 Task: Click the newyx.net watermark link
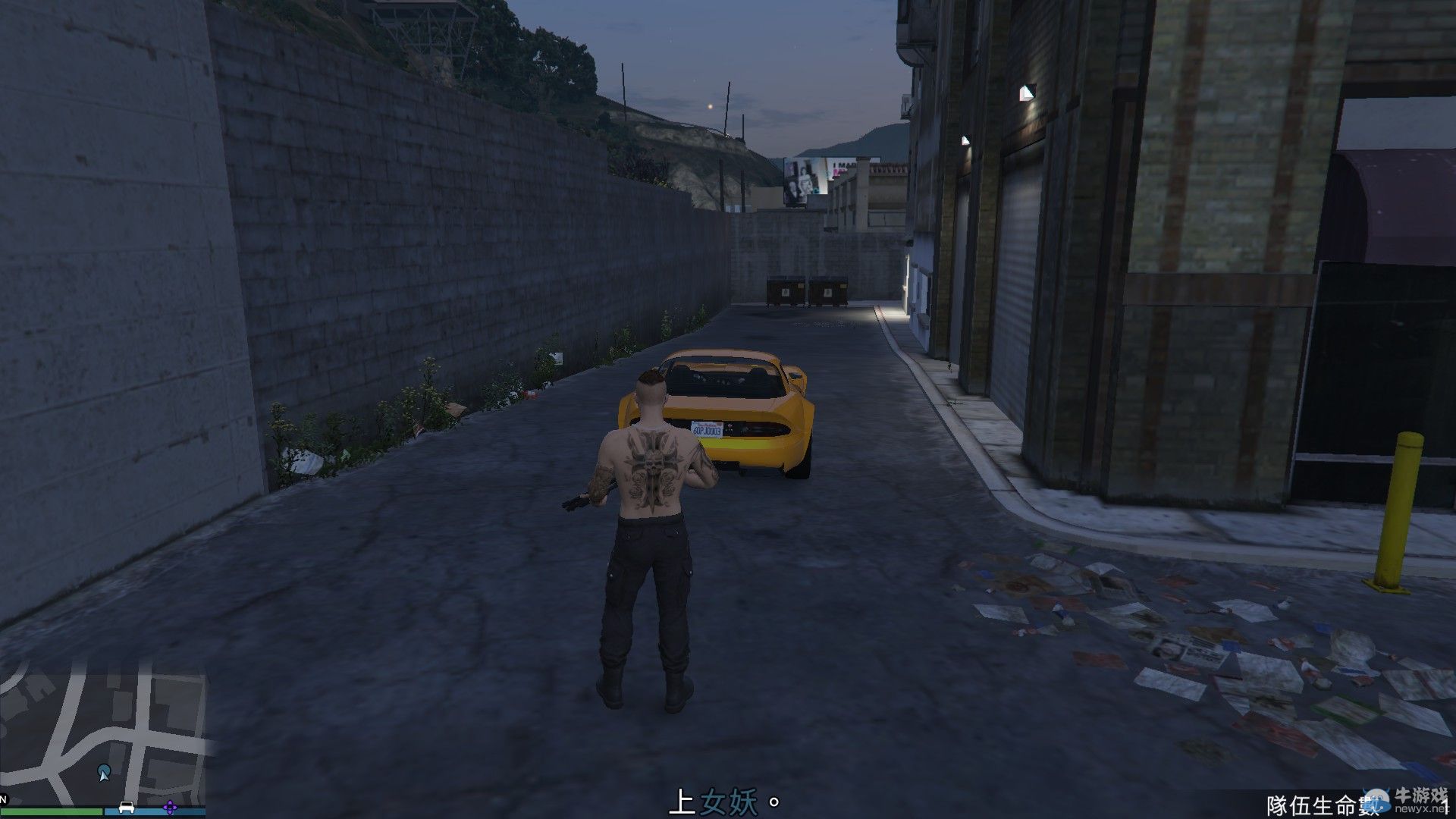pyautogui.click(x=1420, y=808)
